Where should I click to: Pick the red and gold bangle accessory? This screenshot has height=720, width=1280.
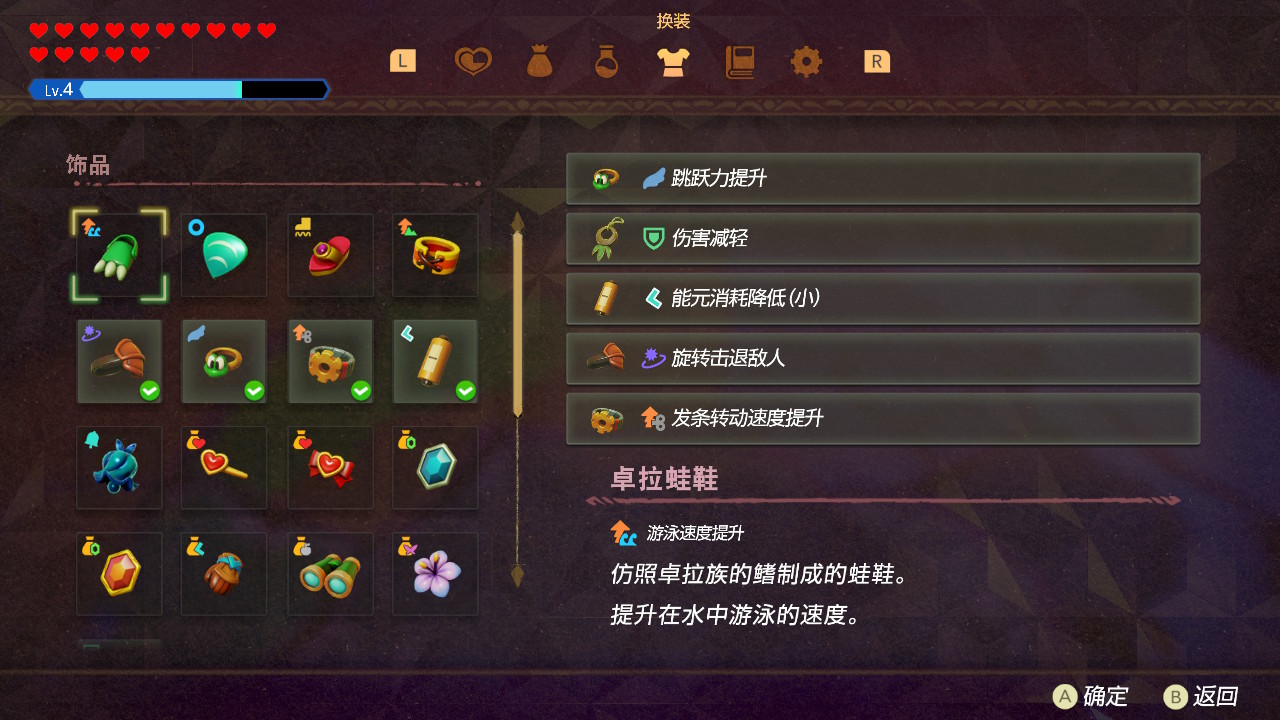coord(435,255)
